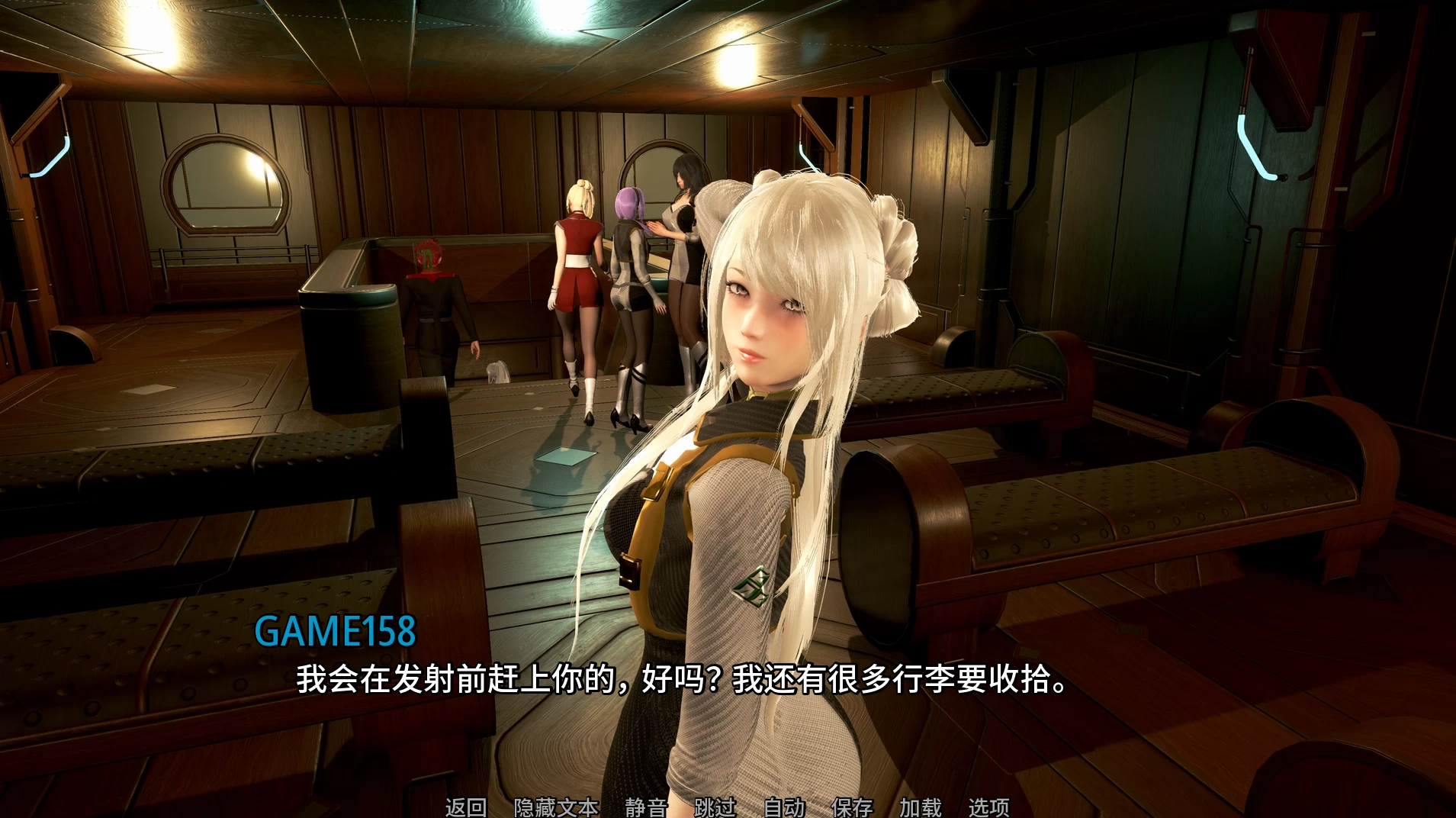Click 加载 to restore a saved game
The image size is (1456, 818).
click(x=922, y=806)
